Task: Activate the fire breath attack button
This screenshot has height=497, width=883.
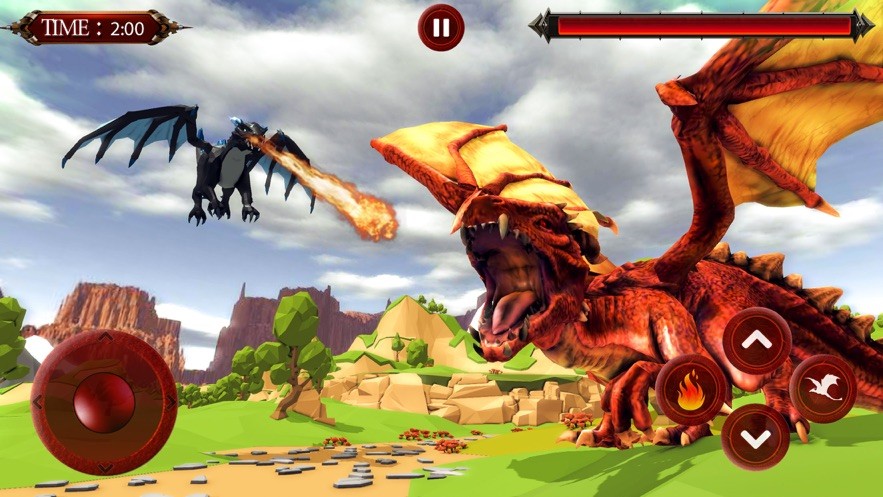Action: 690,389
